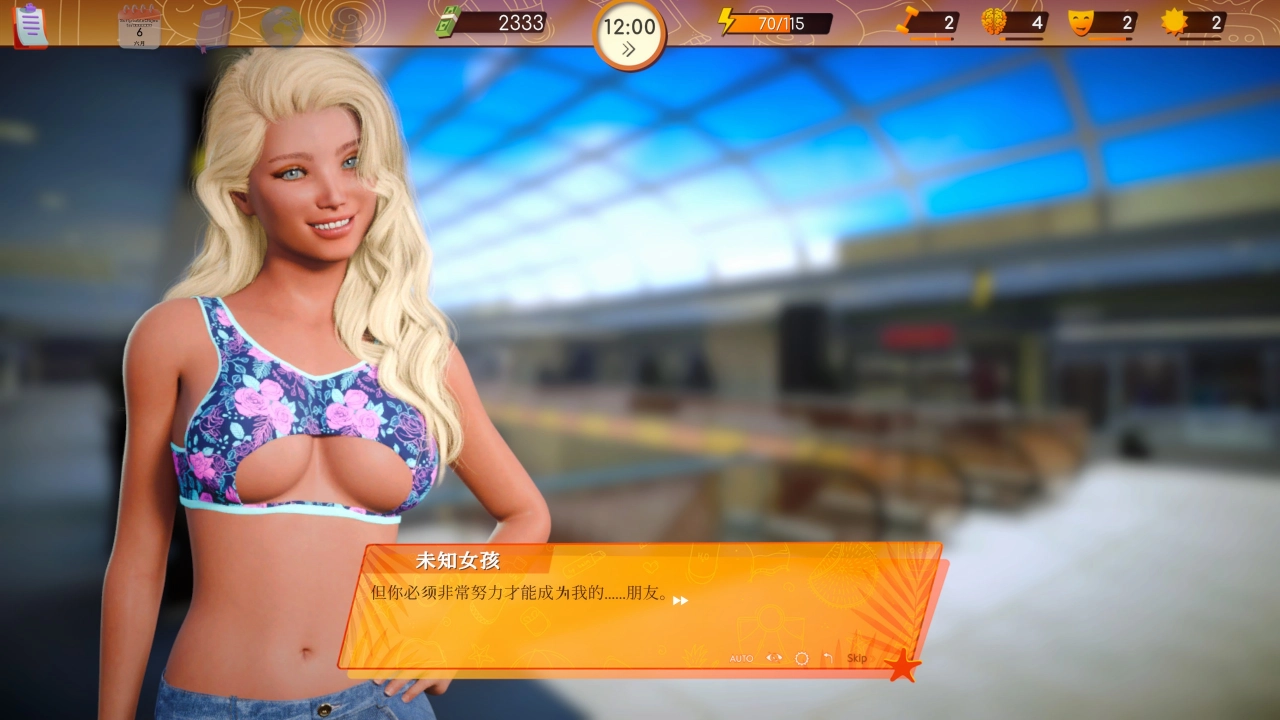Click the Skip chevron arrow
1280x720 pixels.
pyautogui.click(x=872, y=658)
